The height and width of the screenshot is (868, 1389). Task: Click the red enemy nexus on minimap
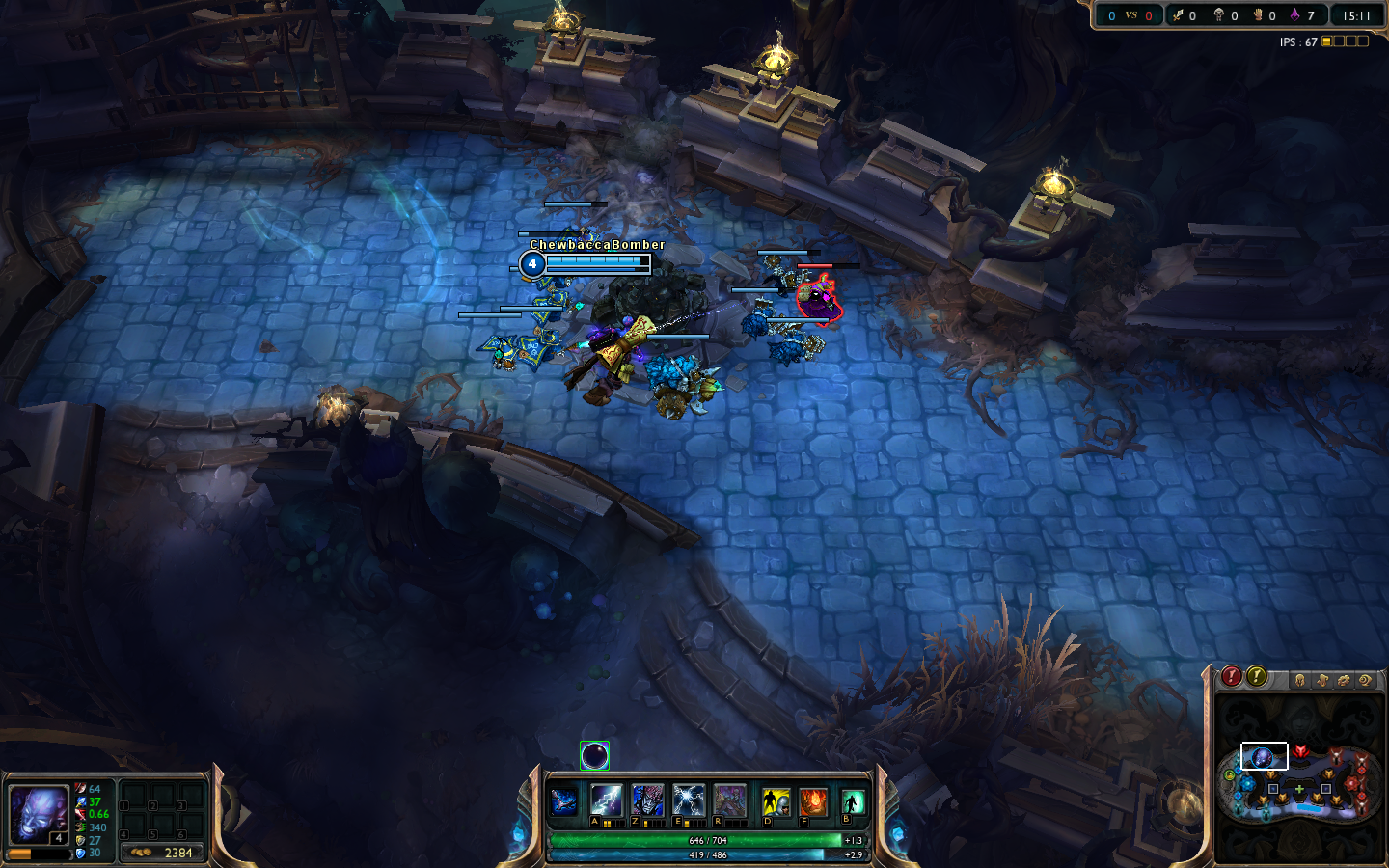click(x=1352, y=783)
